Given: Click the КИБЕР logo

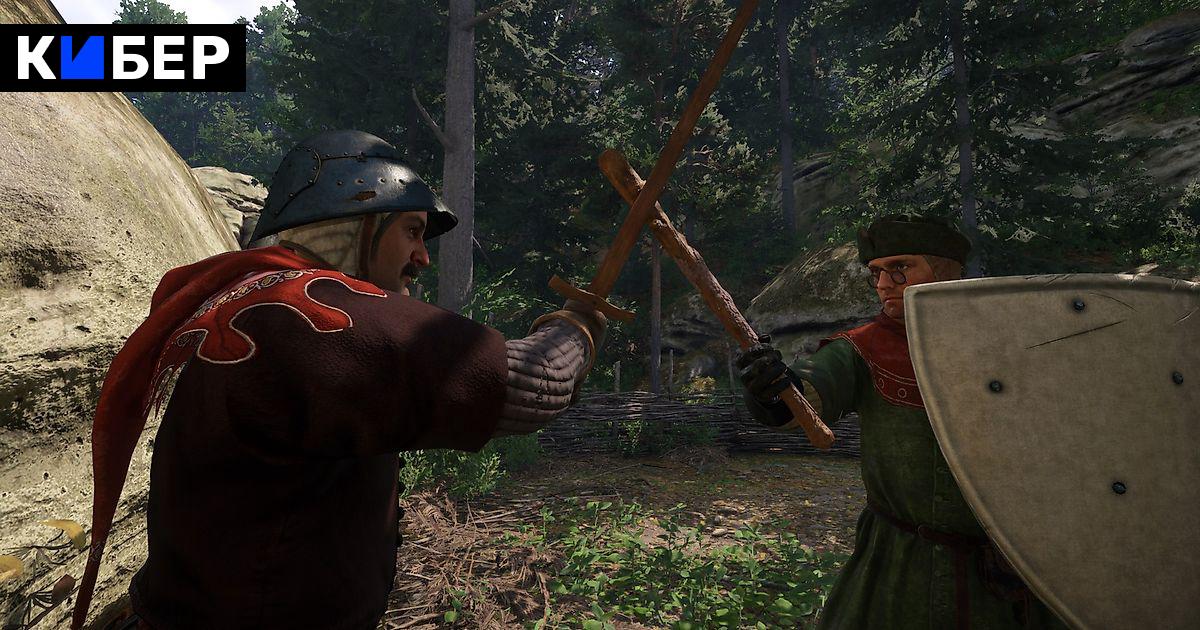Looking at the screenshot, I should pyautogui.click(x=122, y=58).
